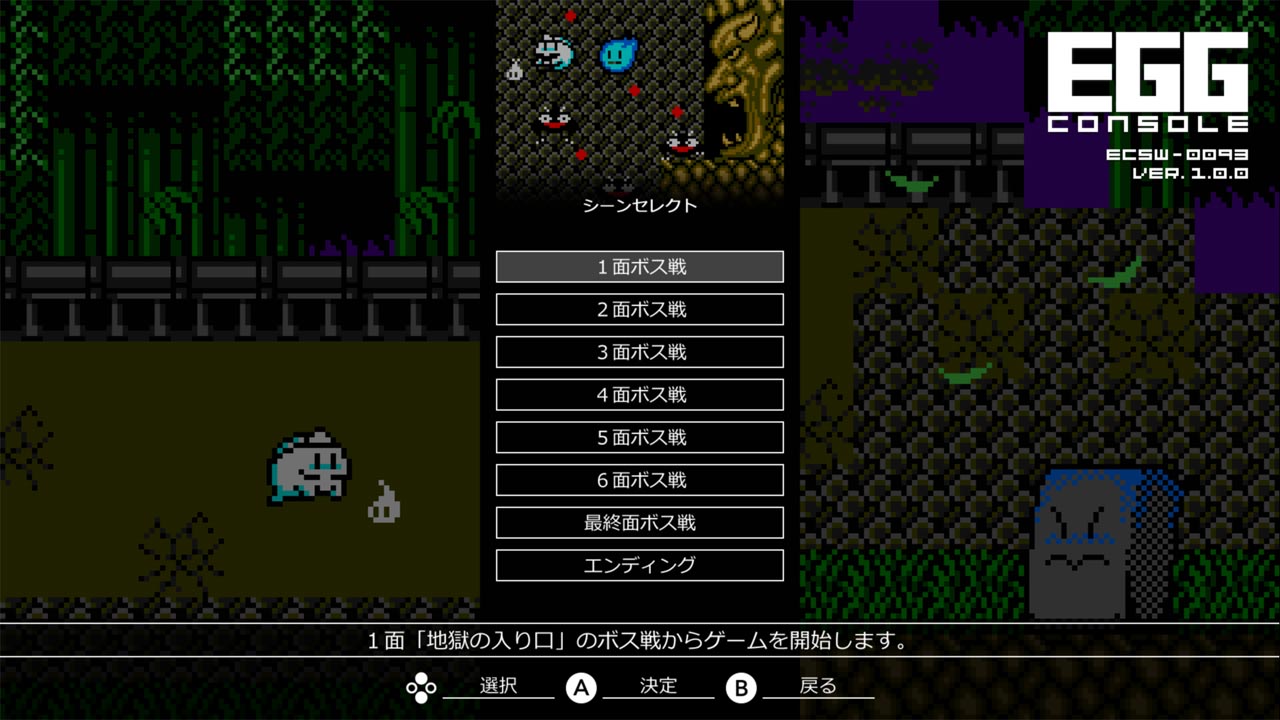Select the 1面ボス戦 menu entry

pos(639,266)
